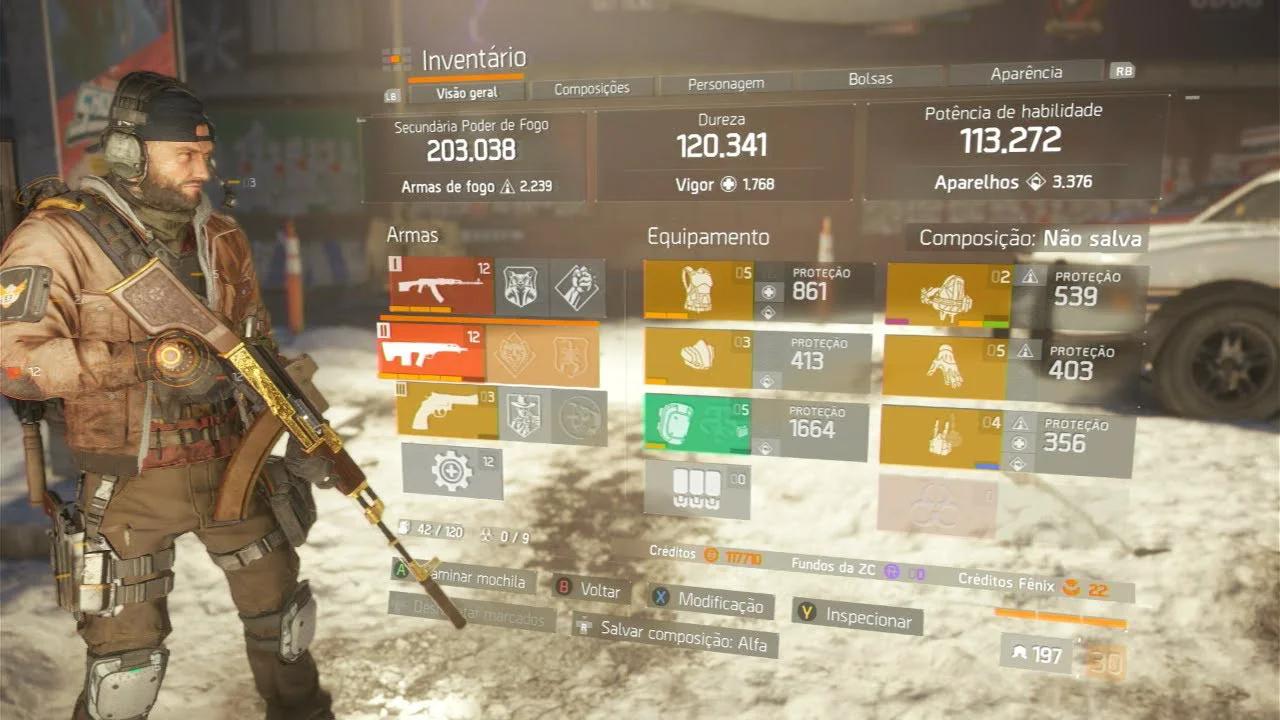Image resolution: width=1280 pixels, height=720 pixels.
Task: Switch to the Composições tab
Action: coord(594,88)
